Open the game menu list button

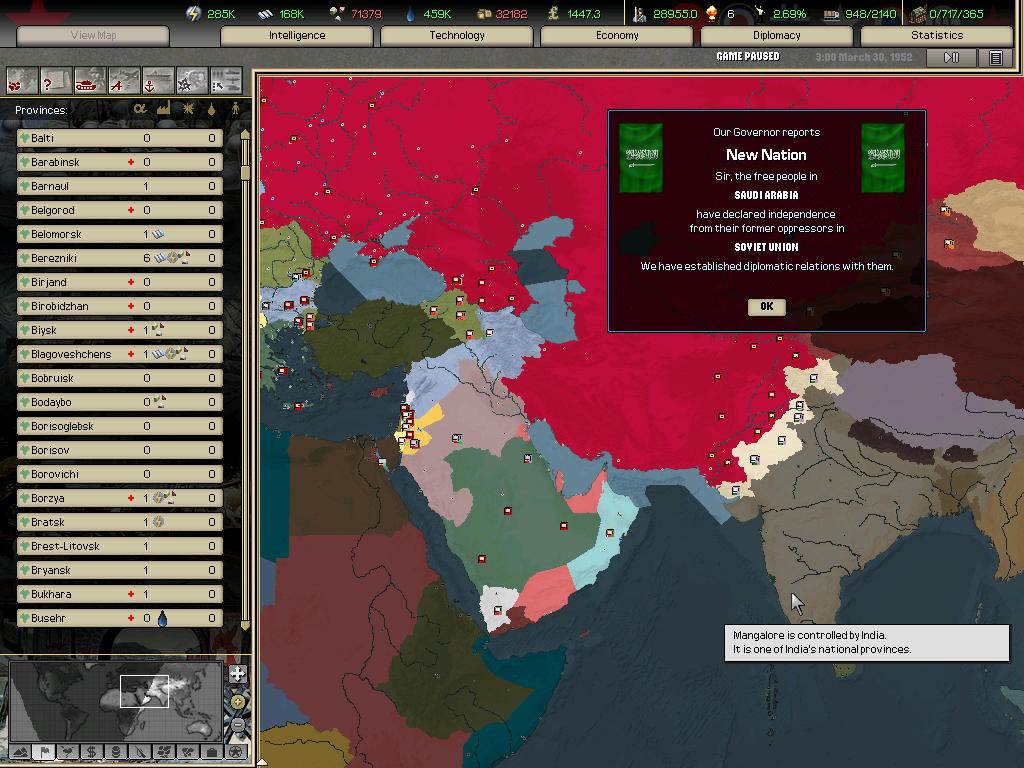point(995,58)
